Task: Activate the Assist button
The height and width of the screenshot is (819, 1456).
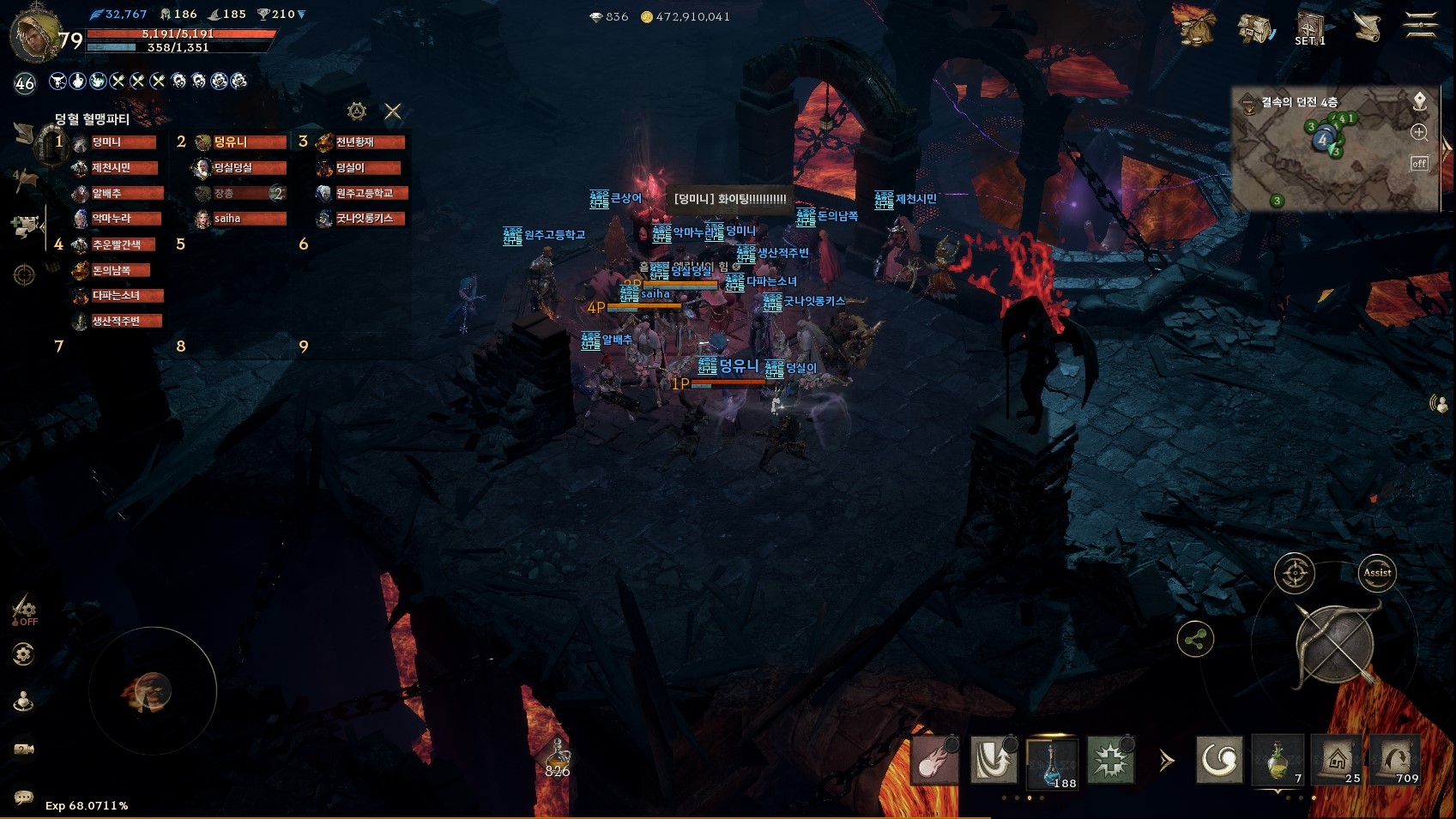Action: click(x=1377, y=573)
